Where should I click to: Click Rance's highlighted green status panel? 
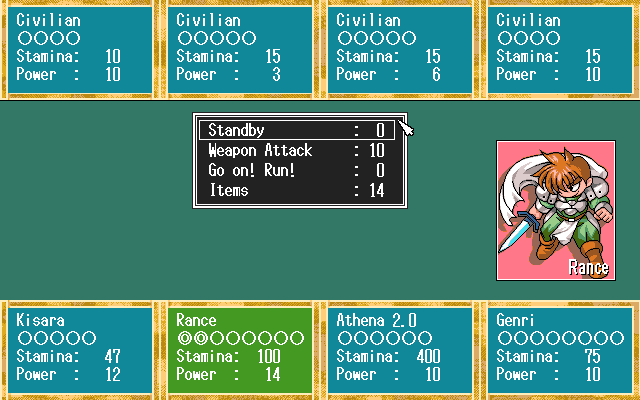pyautogui.click(x=240, y=347)
